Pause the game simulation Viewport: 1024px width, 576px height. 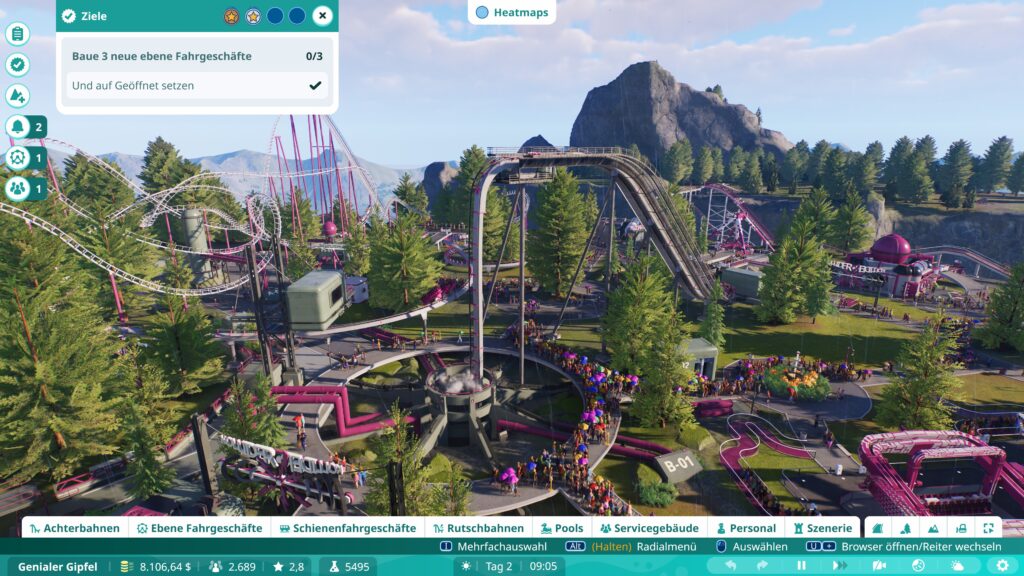coord(801,566)
